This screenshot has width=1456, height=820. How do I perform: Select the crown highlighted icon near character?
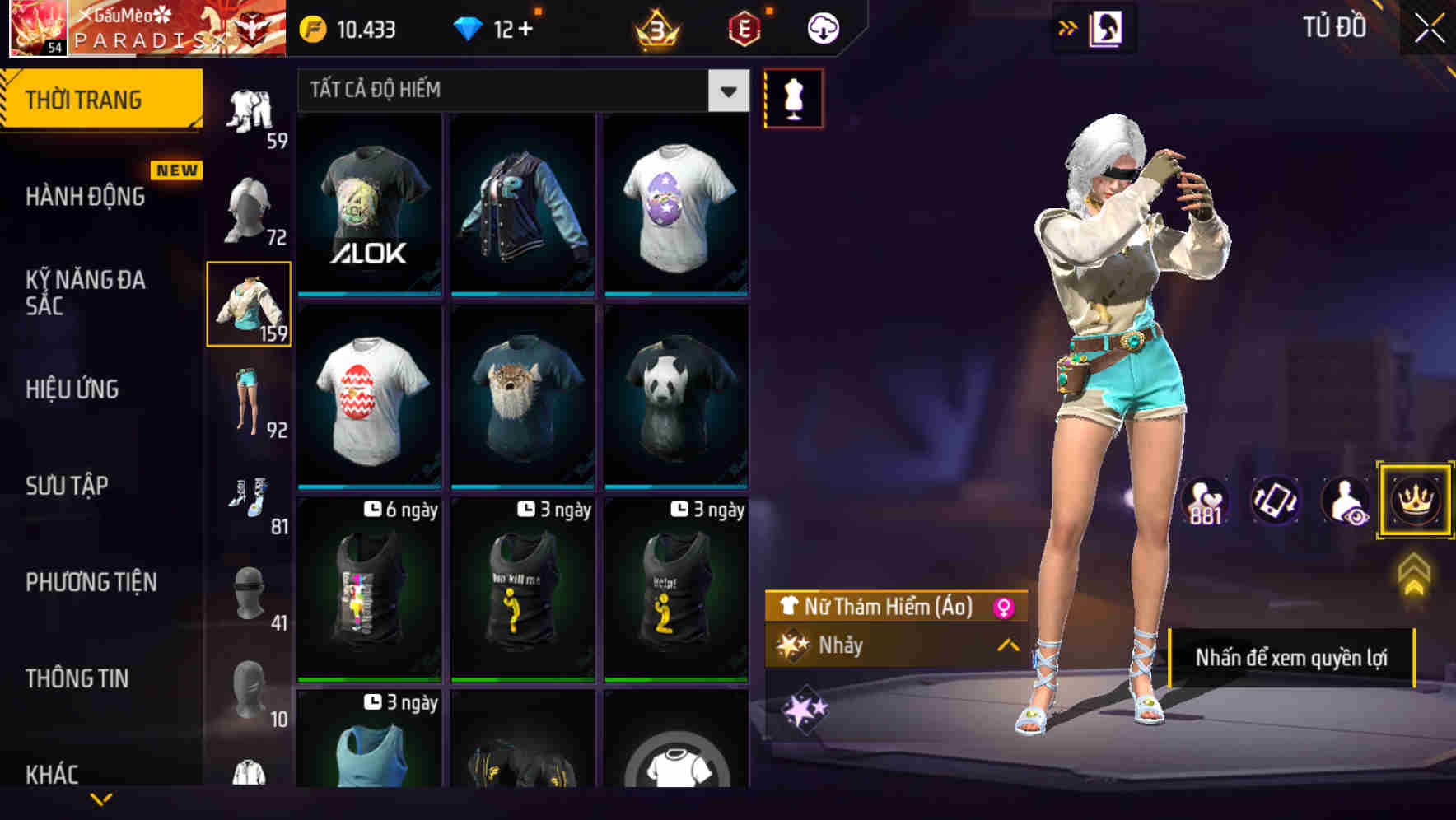[1413, 501]
